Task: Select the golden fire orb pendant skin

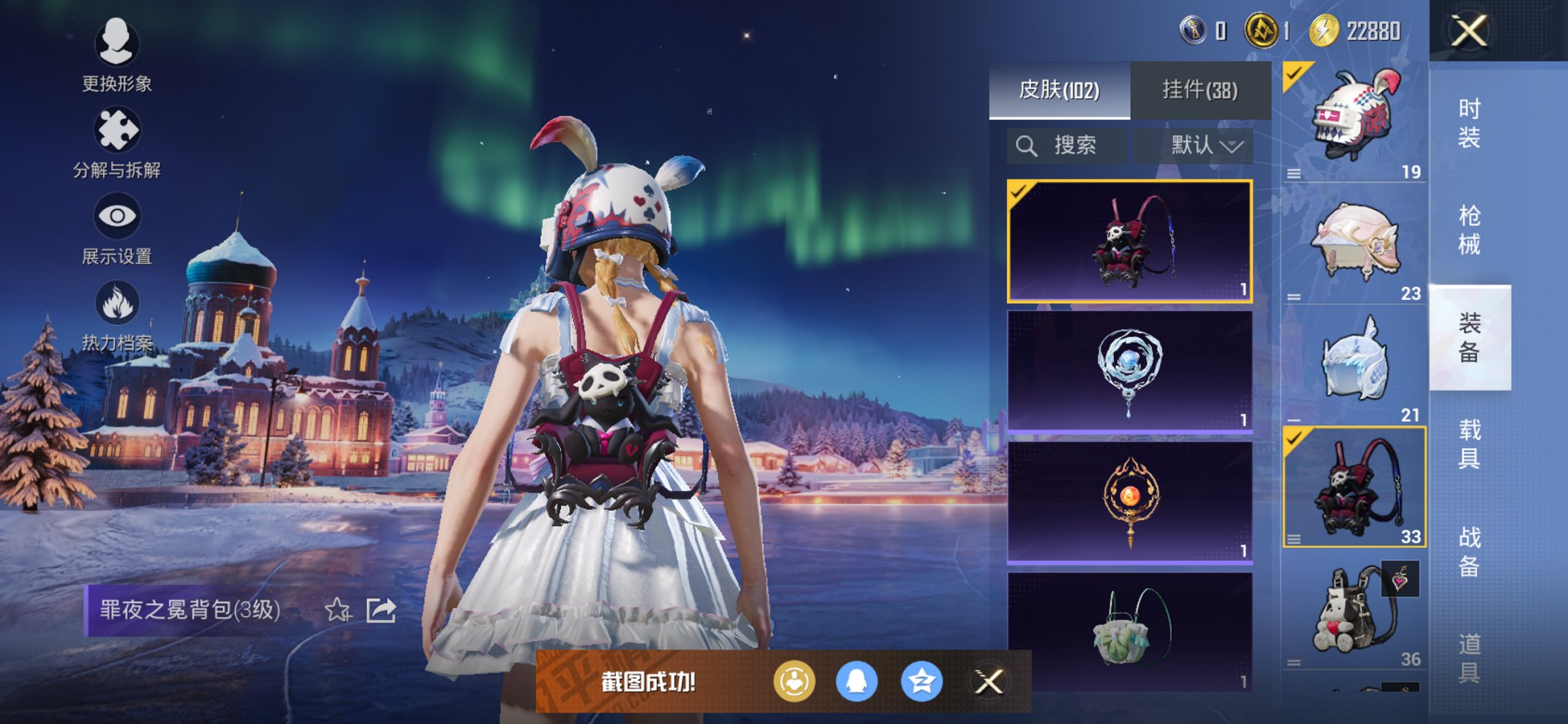Action: pos(1129,502)
